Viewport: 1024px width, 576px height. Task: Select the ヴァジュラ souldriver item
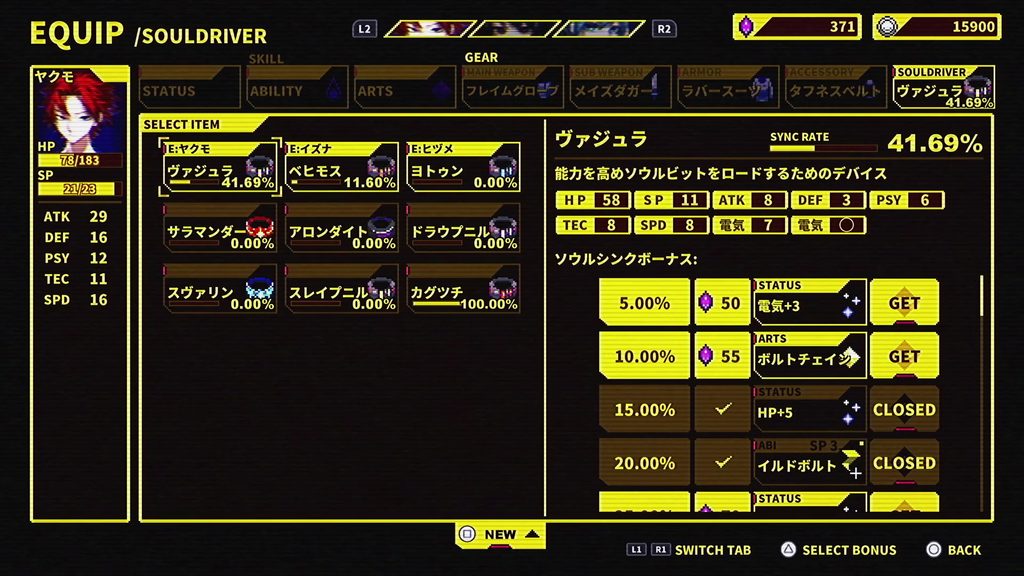(x=219, y=167)
